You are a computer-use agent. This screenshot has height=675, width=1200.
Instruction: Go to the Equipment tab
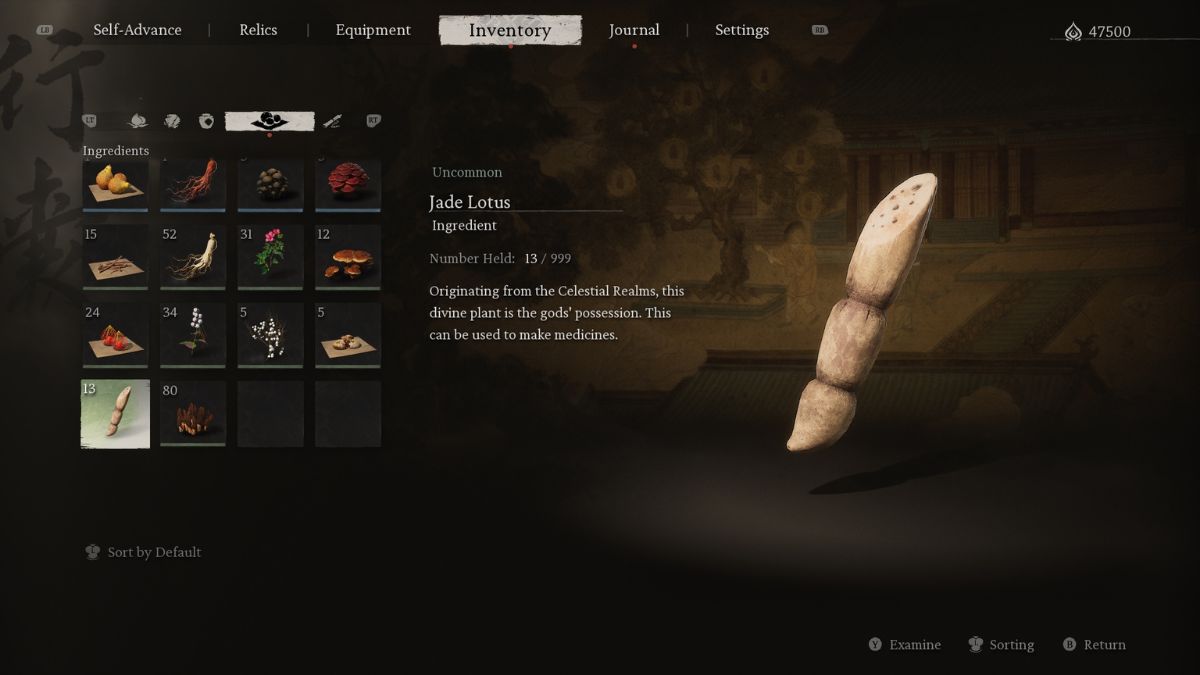click(373, 30)
